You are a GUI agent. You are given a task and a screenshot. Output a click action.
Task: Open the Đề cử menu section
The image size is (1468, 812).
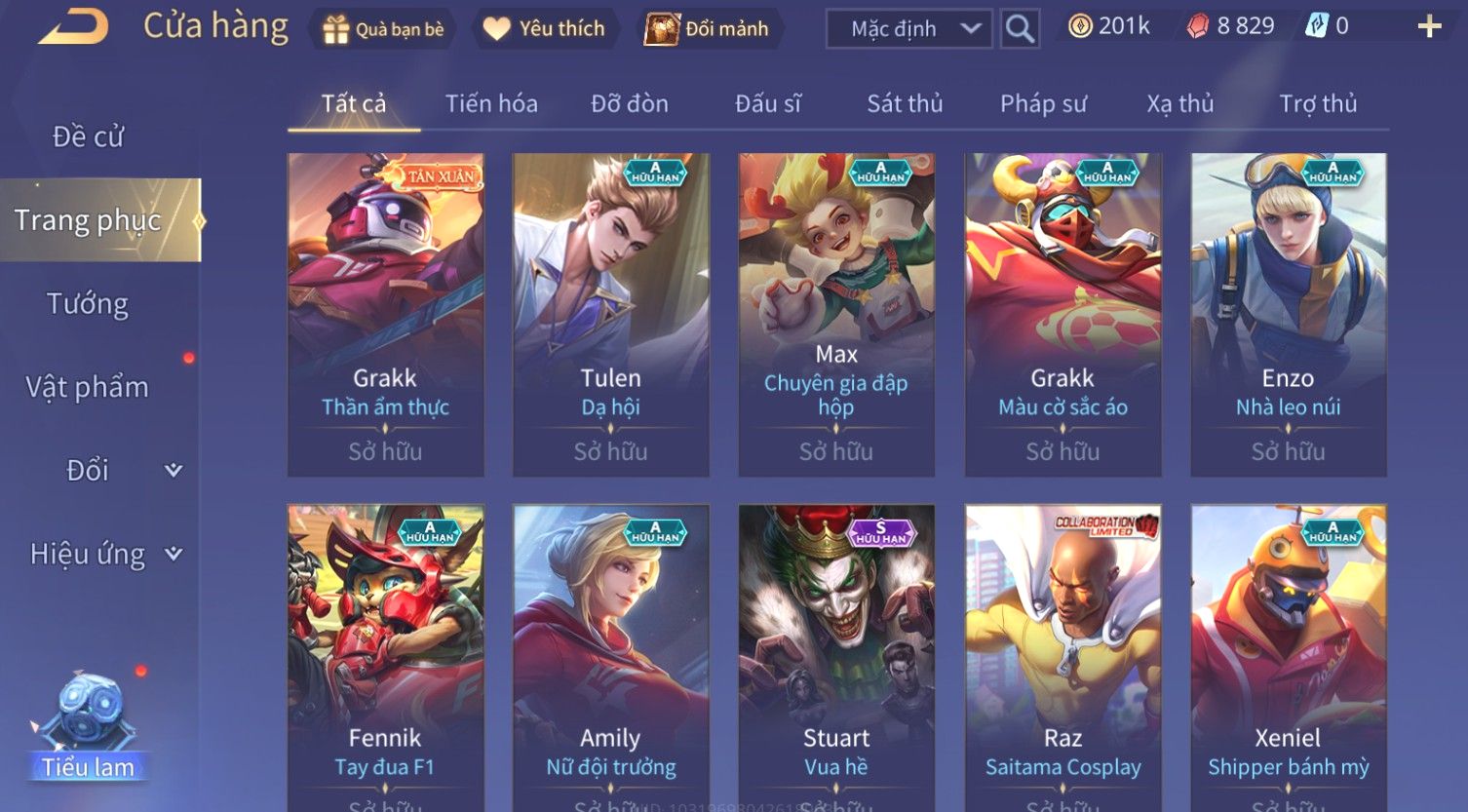pyautogui.click(x=88, y=136)
